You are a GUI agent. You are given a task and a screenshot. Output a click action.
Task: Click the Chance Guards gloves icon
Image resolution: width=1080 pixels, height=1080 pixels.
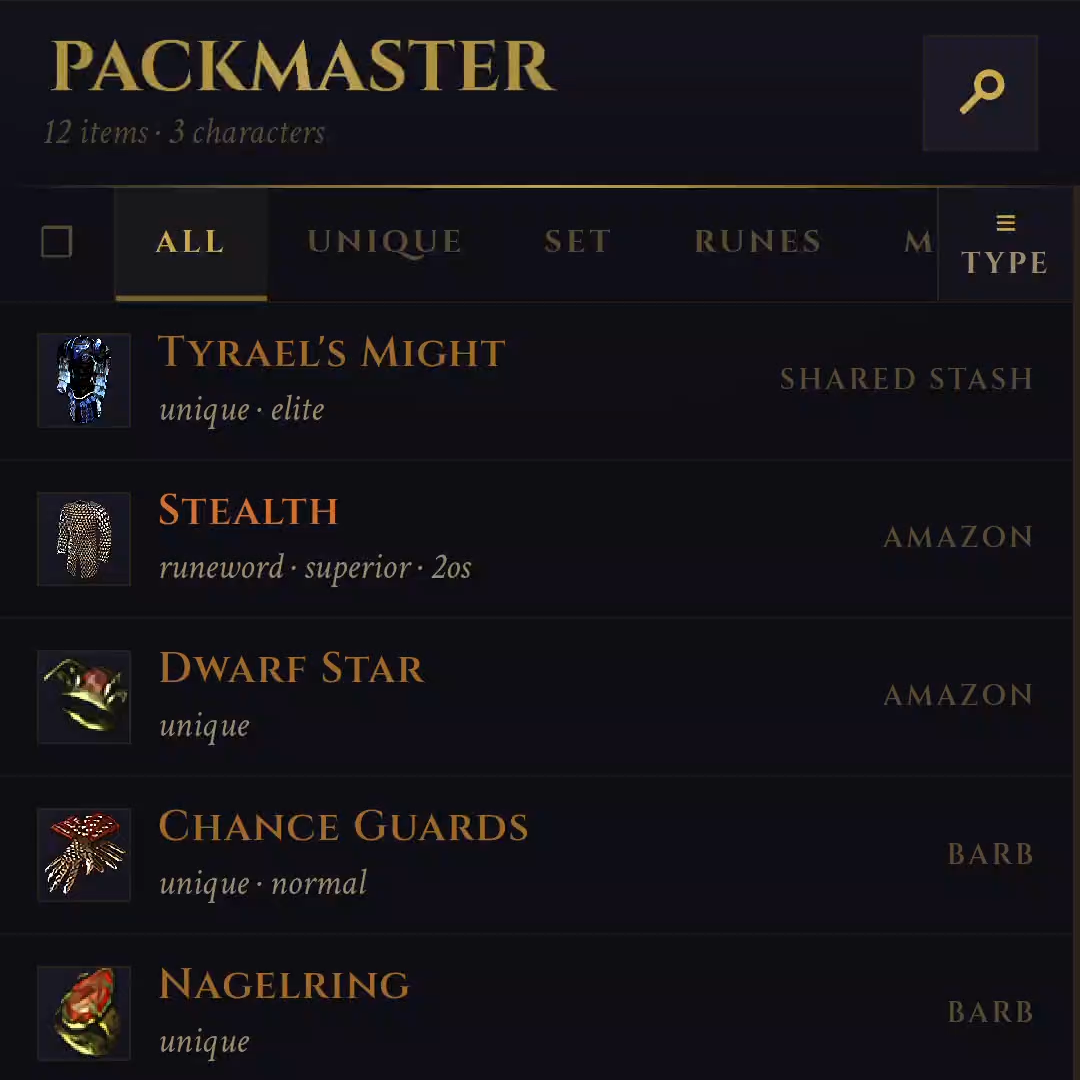tap(84, 854)
